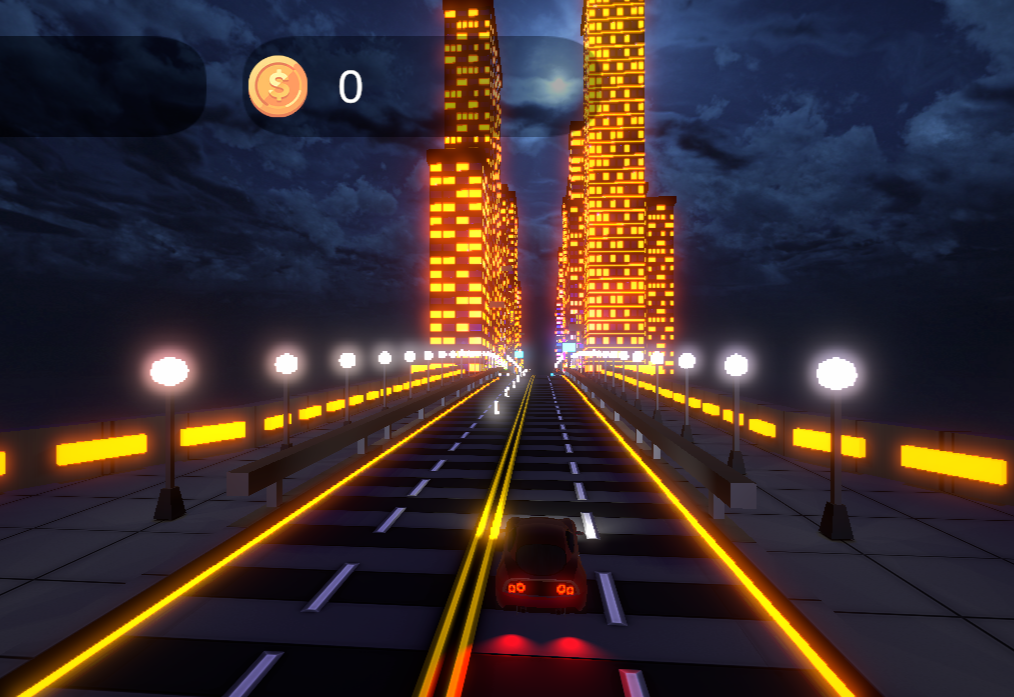Click the orange dollar coin icon
1014x697 pixels.
tap(278, 87)
